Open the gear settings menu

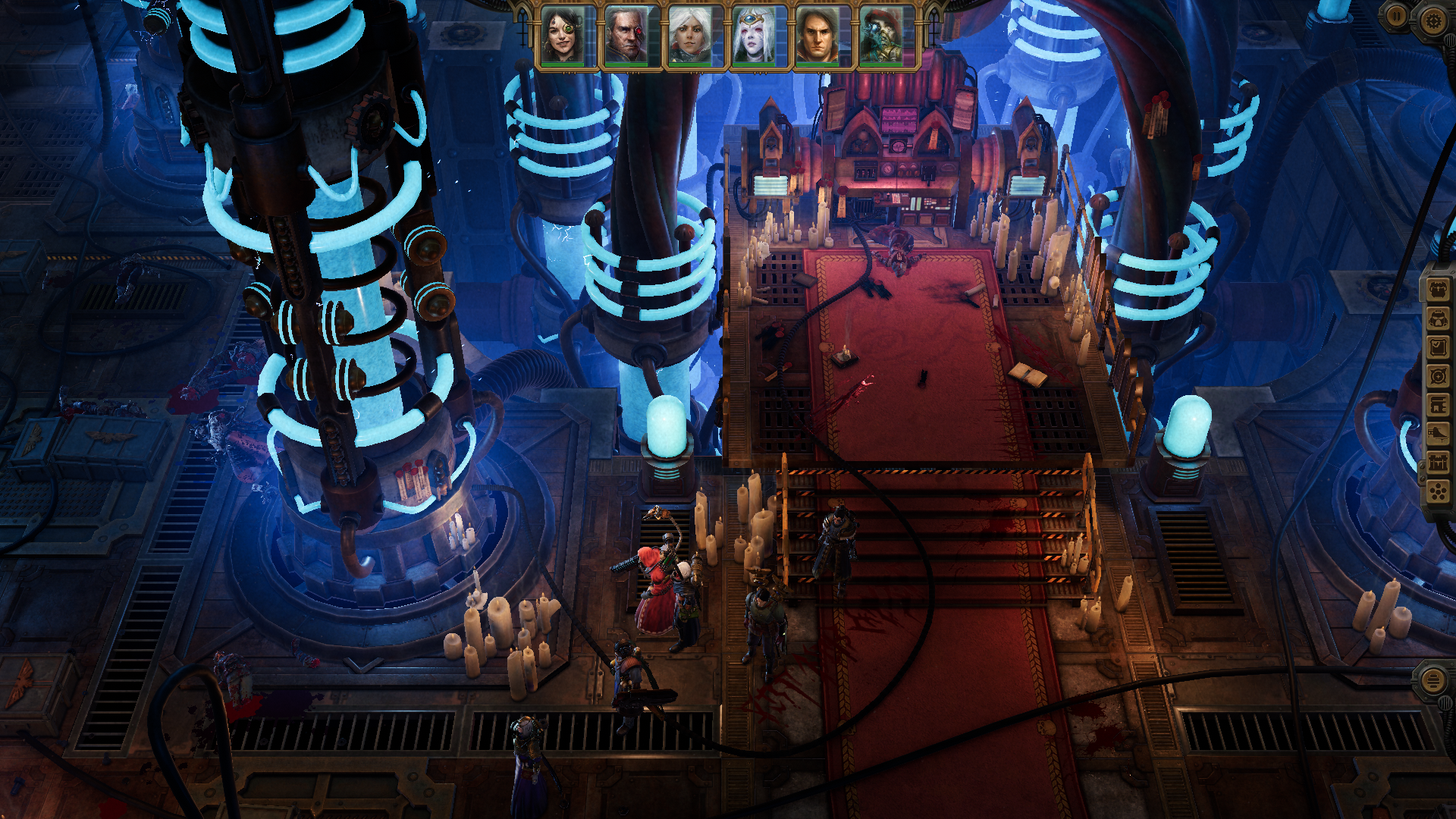click(1432, 20)
